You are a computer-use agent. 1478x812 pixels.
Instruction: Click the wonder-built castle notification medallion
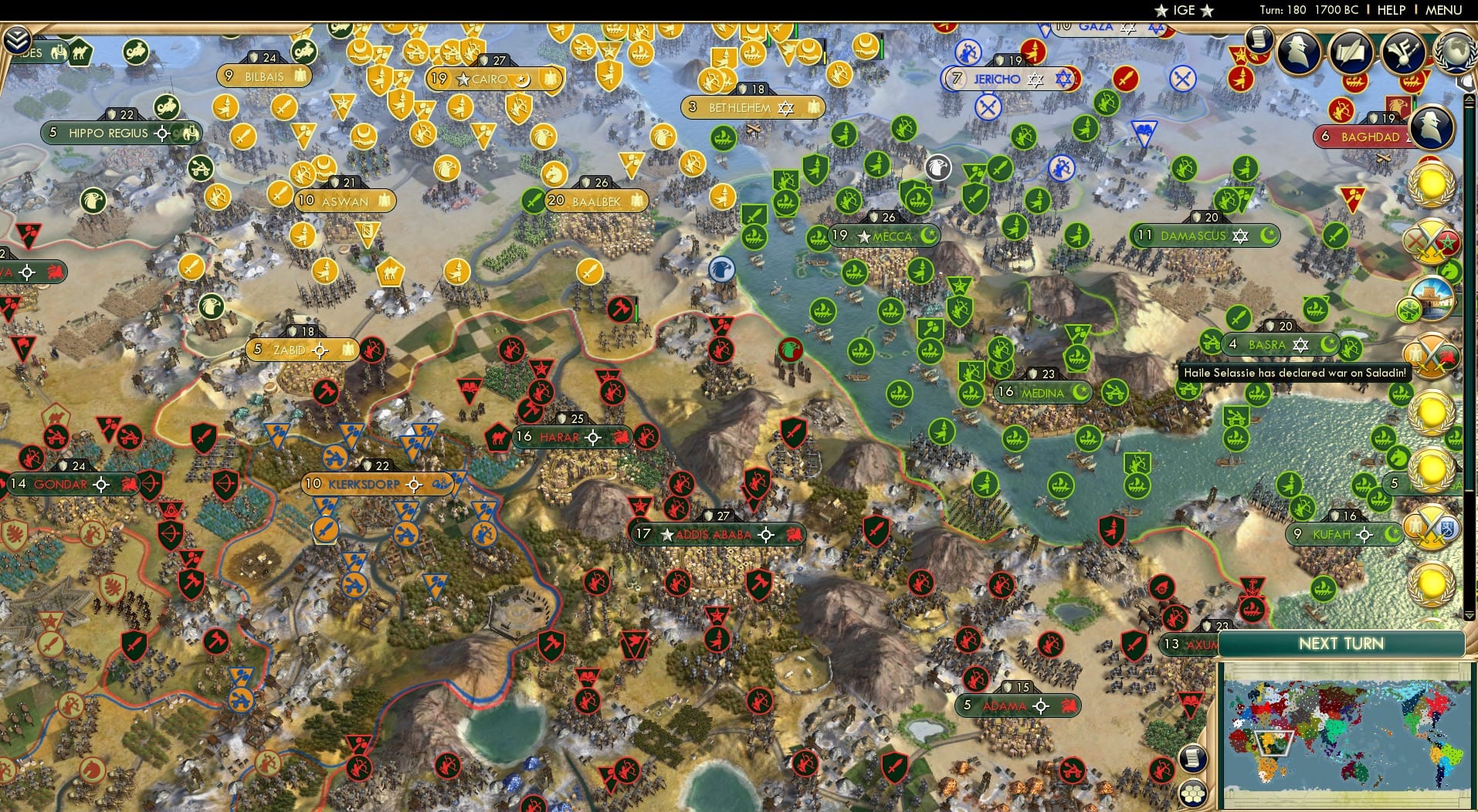tap(1433, 299)
